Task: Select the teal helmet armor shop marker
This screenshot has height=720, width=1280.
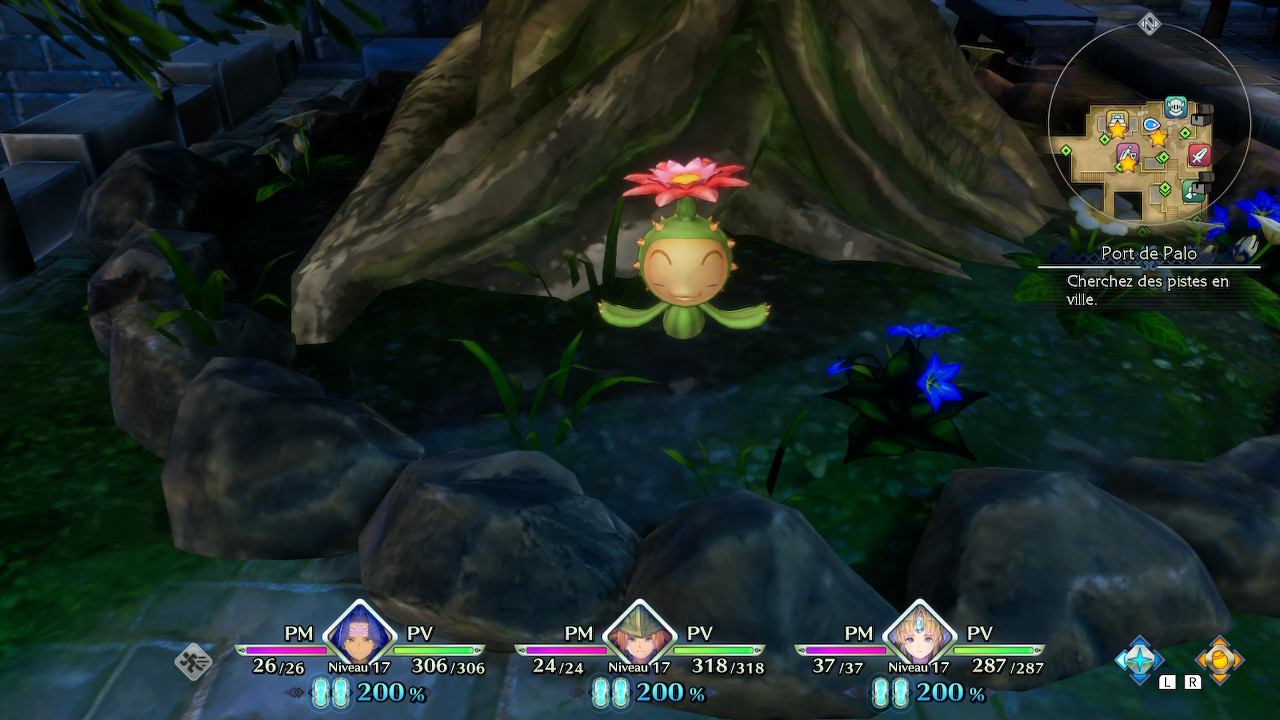Action: 1176,107
